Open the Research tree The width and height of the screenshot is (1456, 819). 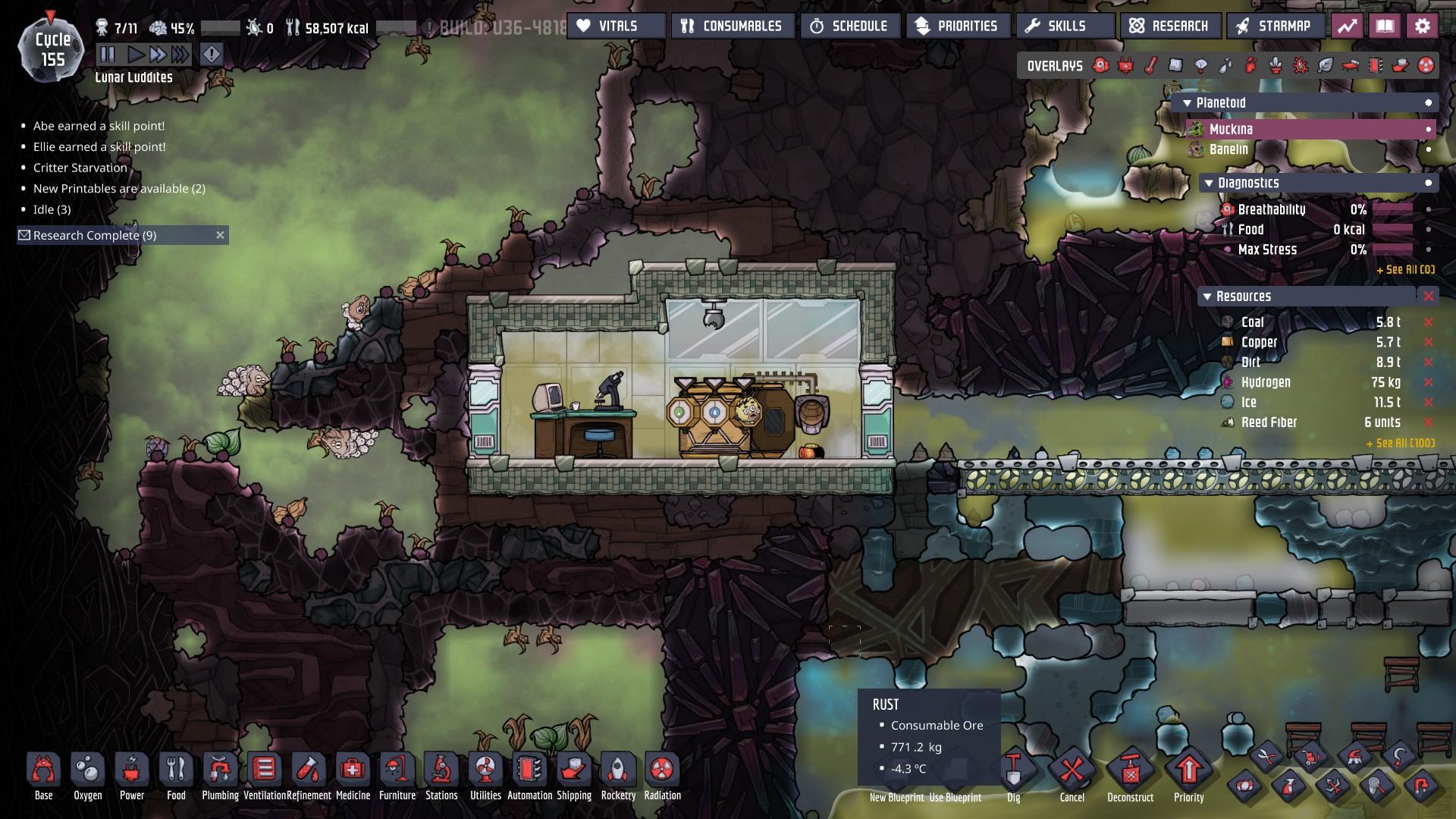click(x=1169, y=26)
